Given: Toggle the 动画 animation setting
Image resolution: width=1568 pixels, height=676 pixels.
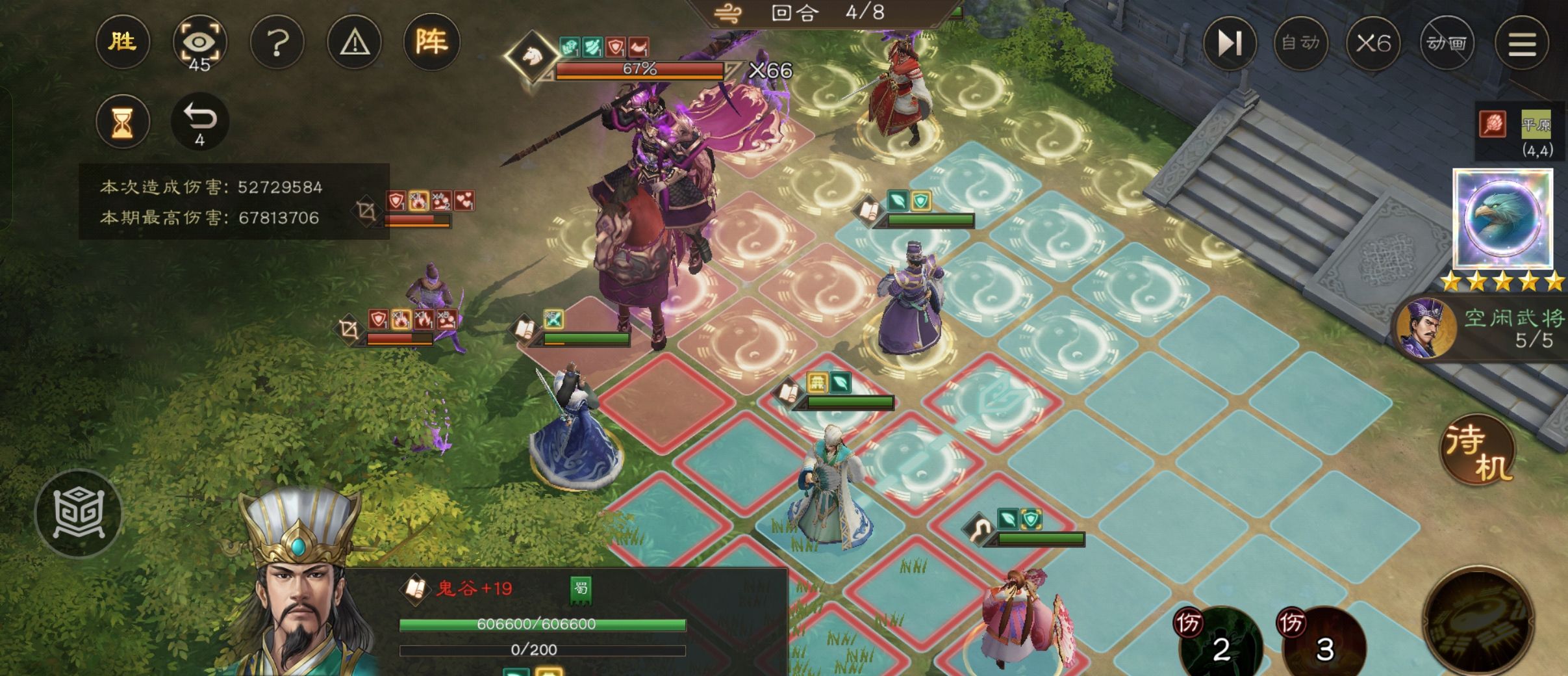Looking at the screenshot, I should (x=1446, y=43).
